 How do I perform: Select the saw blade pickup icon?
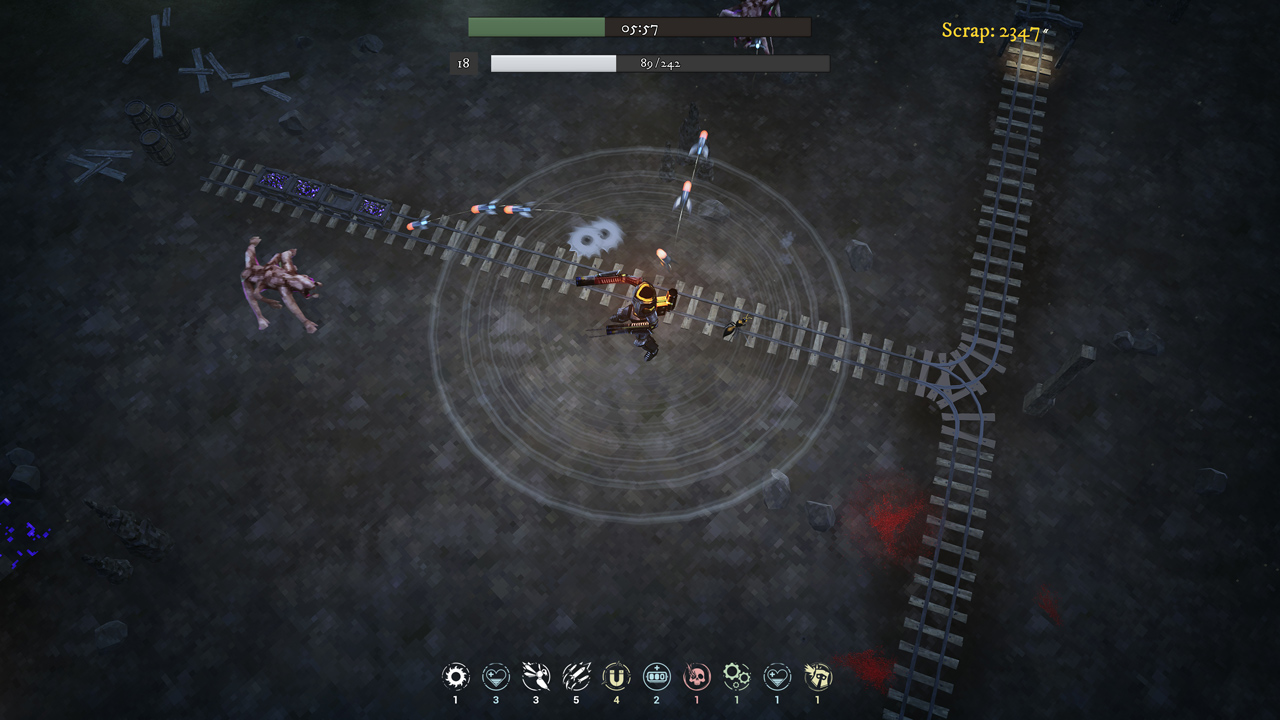click(455, 676)
